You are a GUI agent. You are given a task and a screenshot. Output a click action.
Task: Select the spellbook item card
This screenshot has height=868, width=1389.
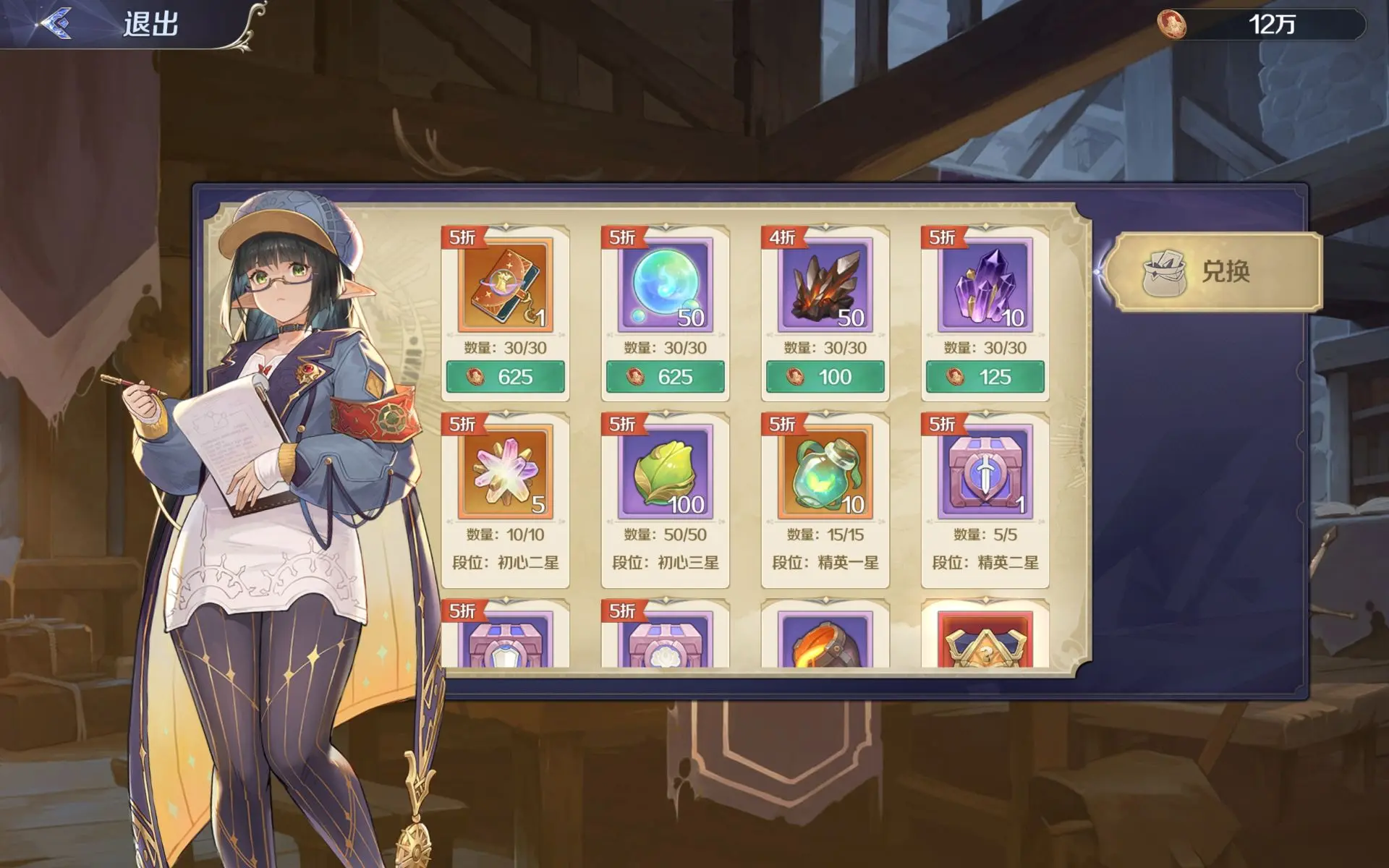[505, 285]
